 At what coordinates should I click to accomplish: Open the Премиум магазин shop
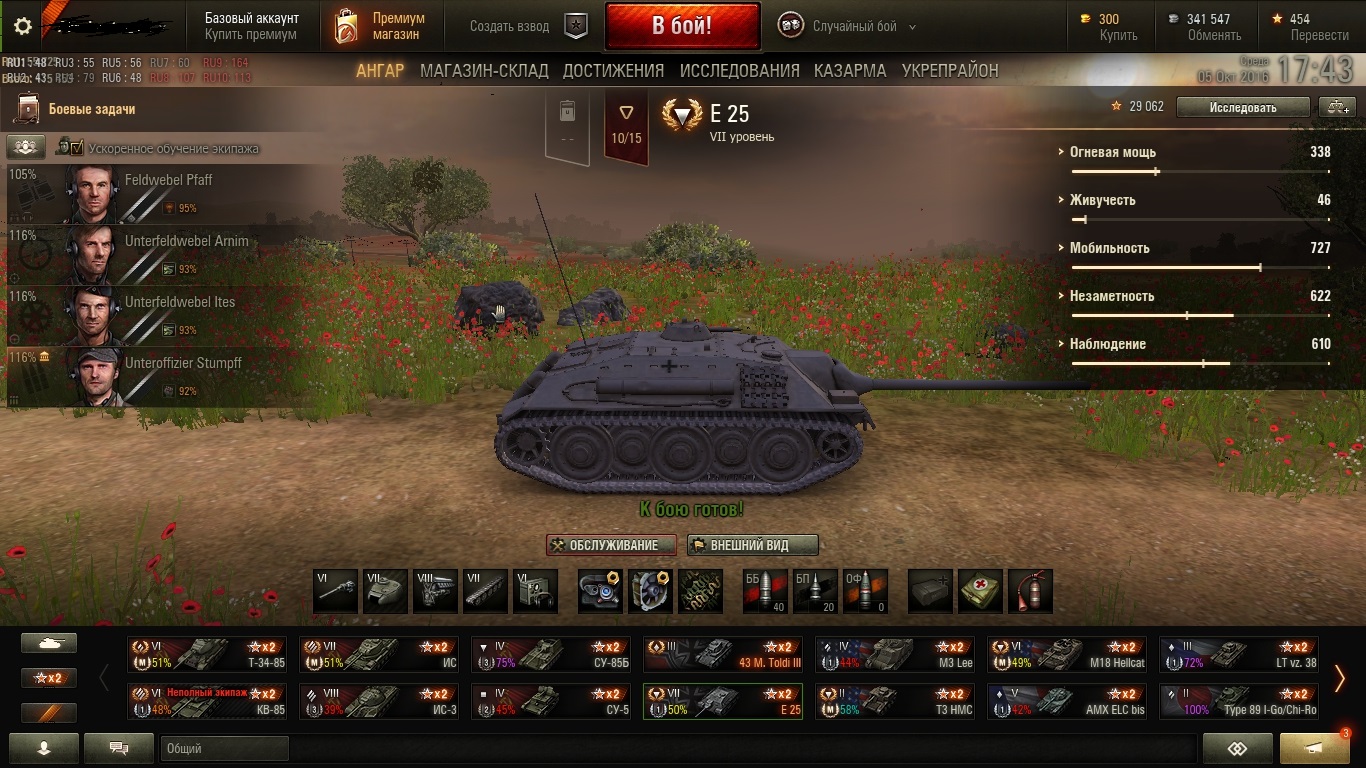[380, 26]
